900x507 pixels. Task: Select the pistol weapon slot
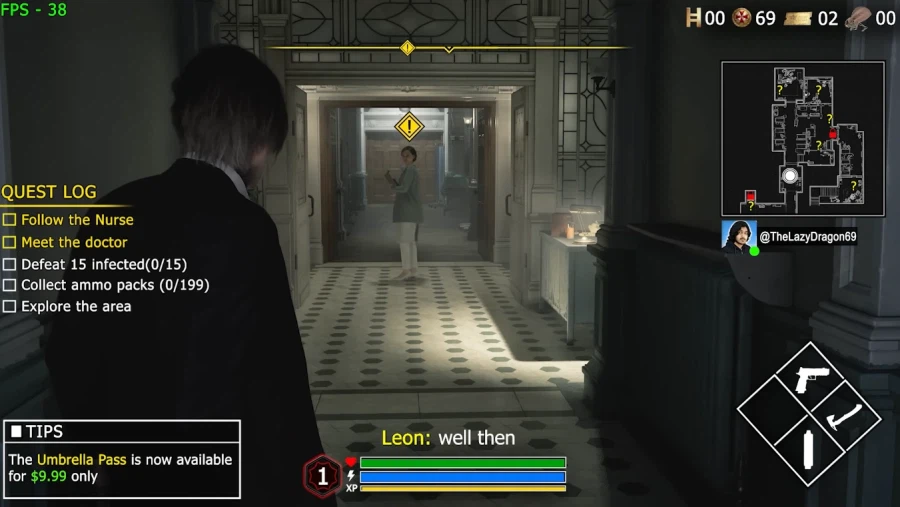809,379
